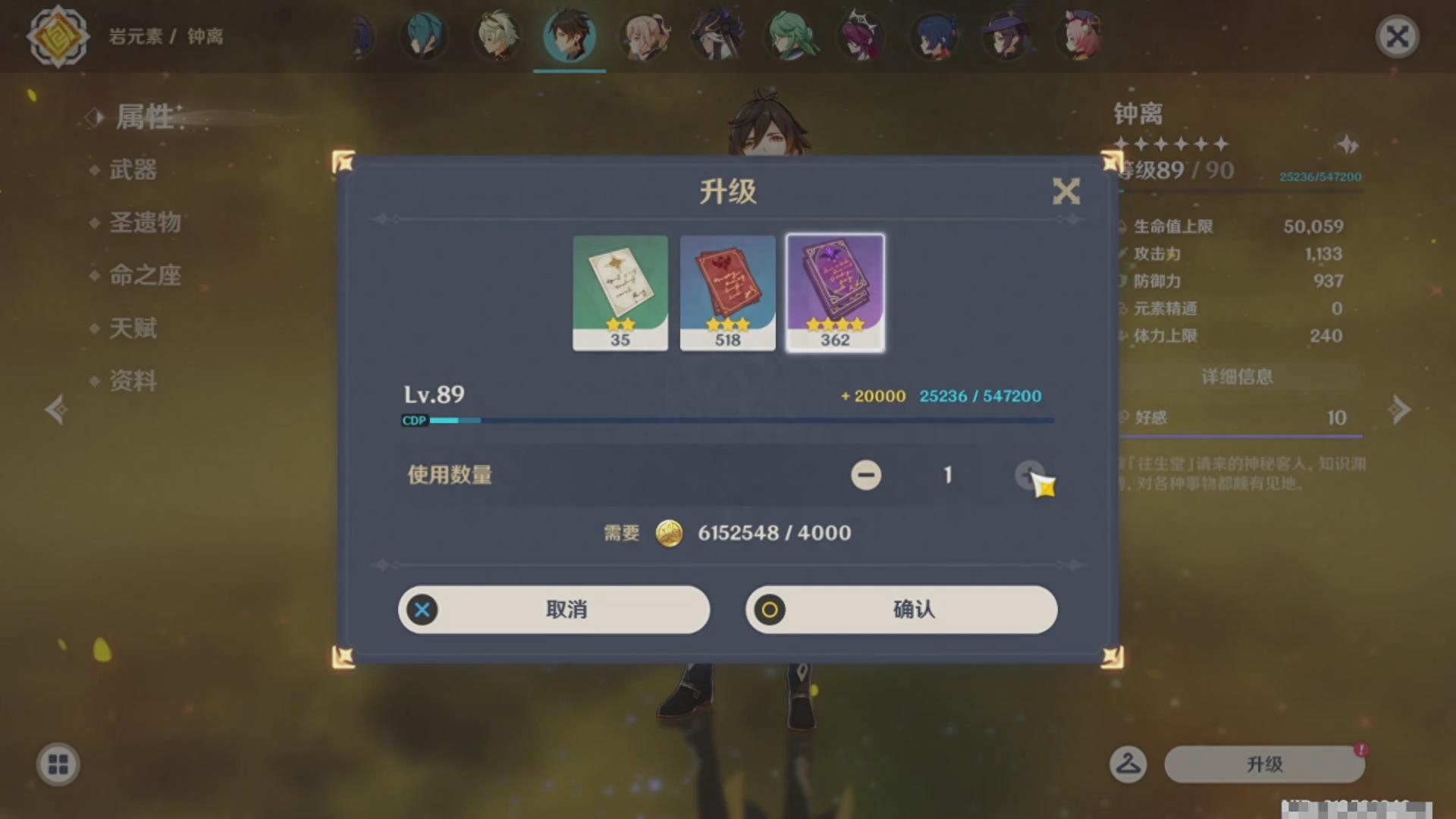
Task: Open the Paimon menu icon bottom left
Action: coord(57,764)
